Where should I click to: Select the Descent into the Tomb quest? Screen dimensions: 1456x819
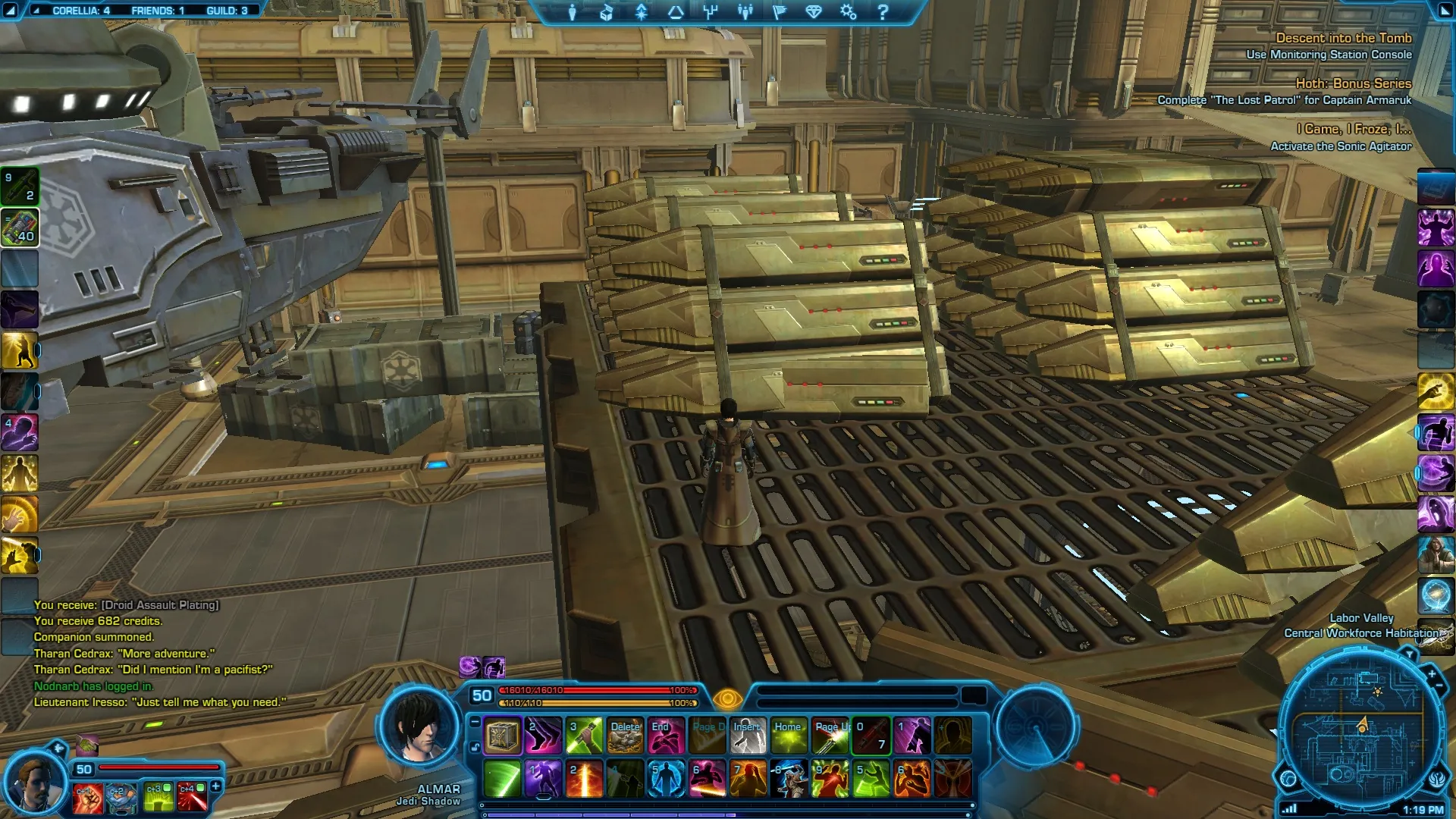click(x=1343, y=38)
